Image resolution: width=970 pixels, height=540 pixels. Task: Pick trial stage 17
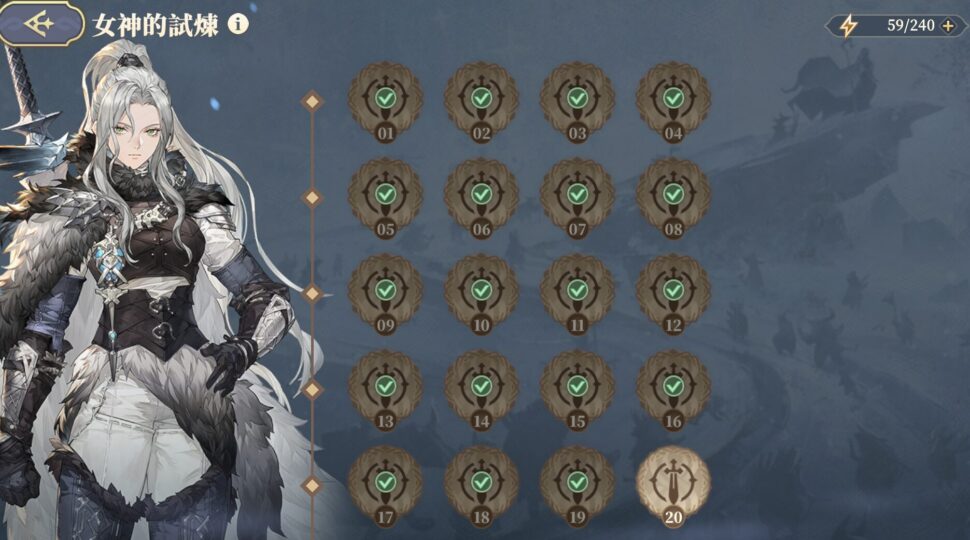(x=385, y=483)
